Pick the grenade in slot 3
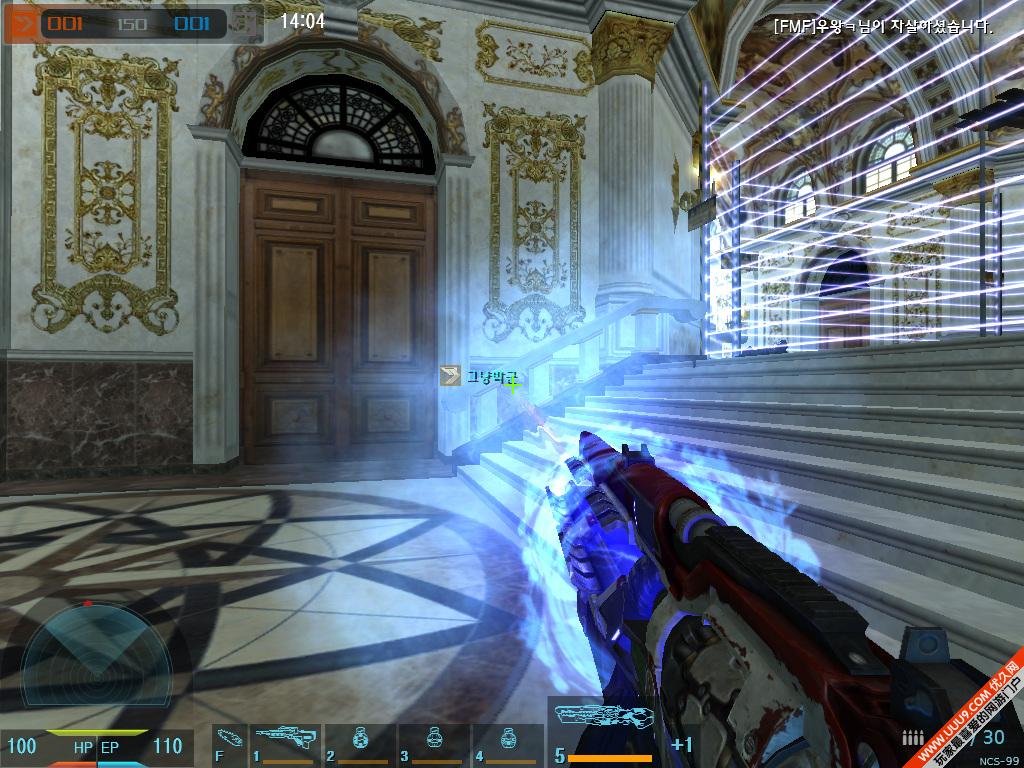 click(433, 745)
